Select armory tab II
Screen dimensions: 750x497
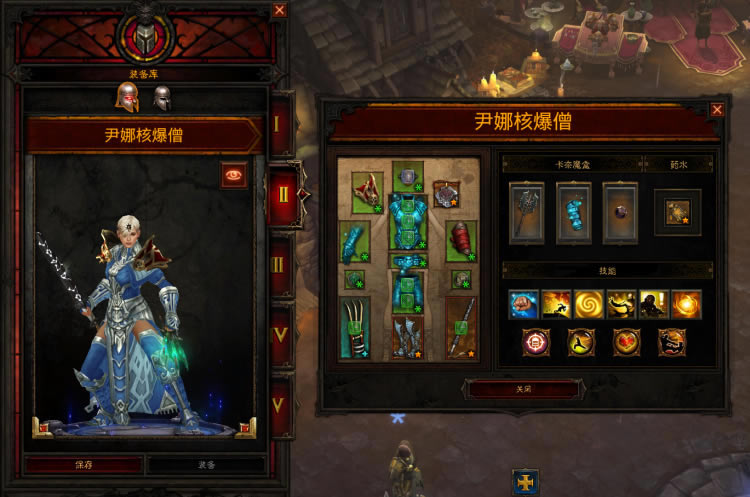(282, 193)
